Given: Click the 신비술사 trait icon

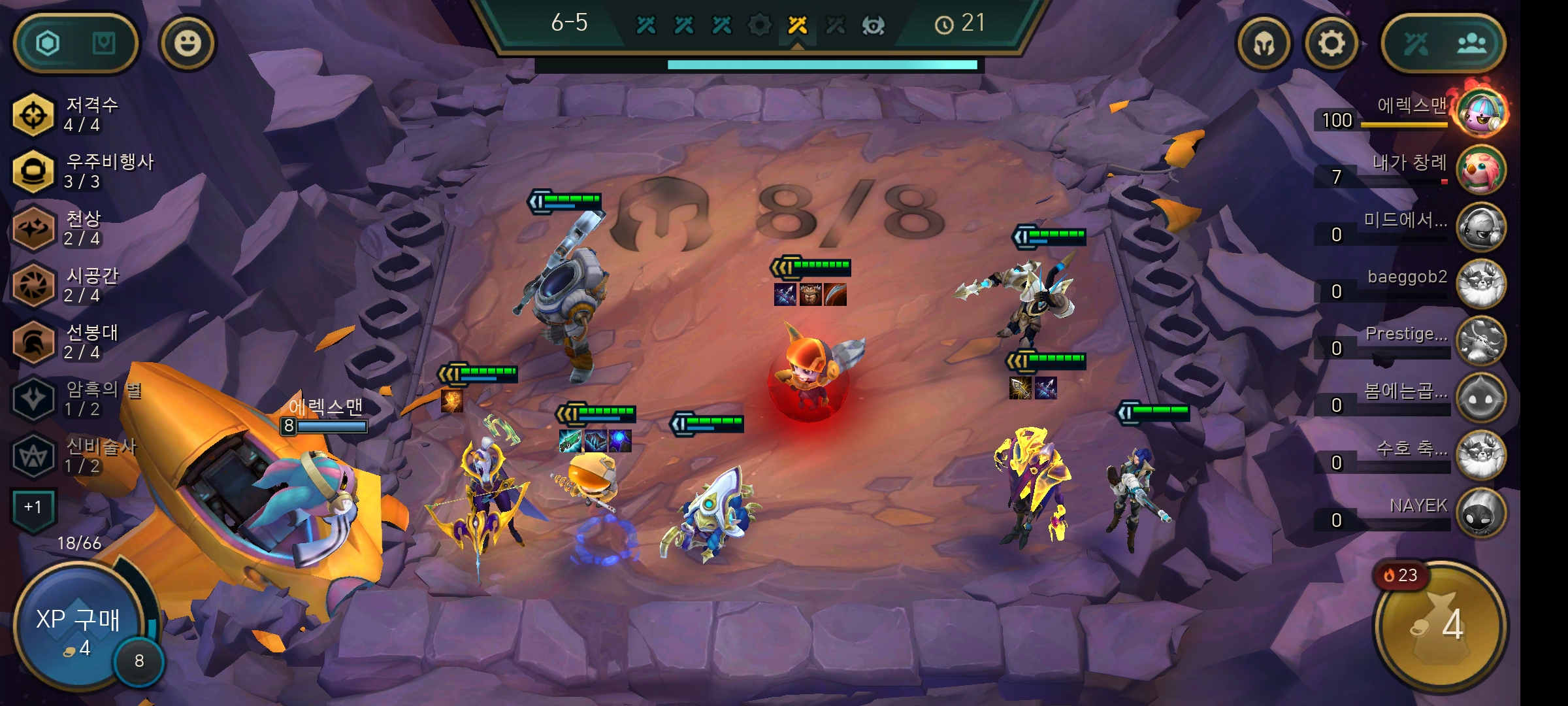Looking at the screenshot, I should pyautogui.click(x=34, y=455).
